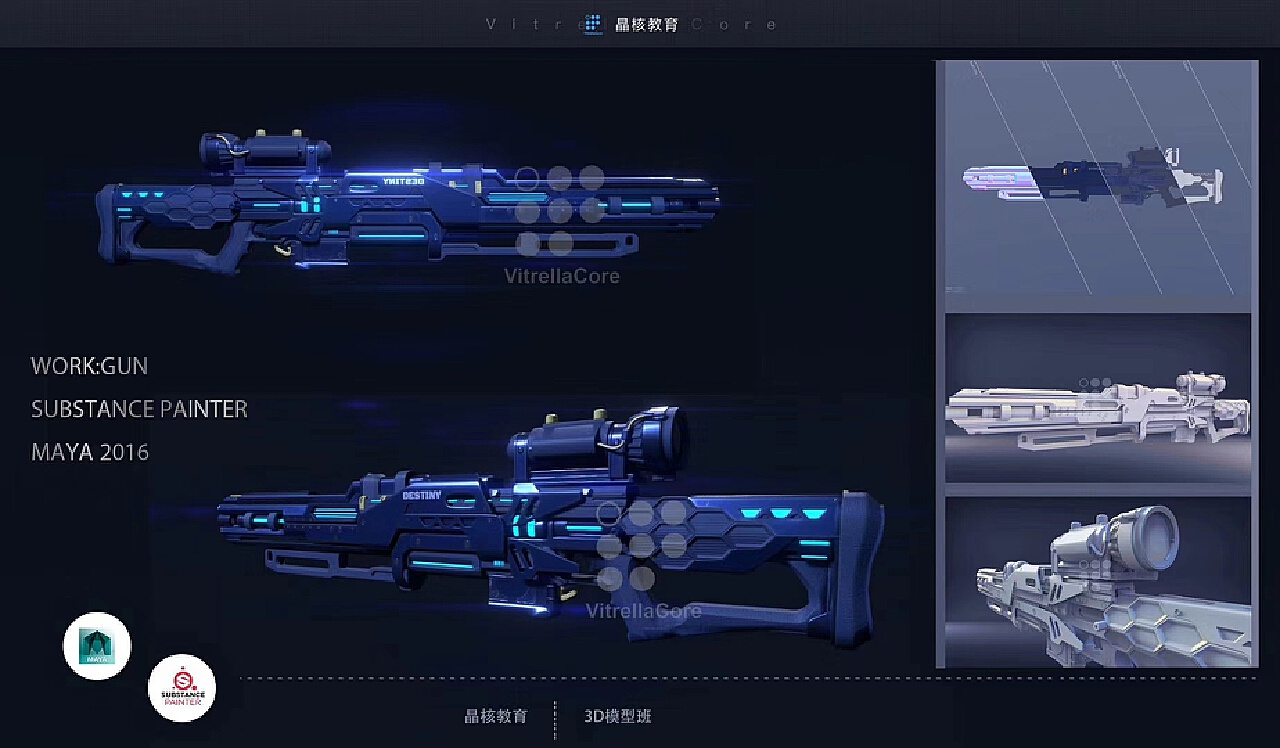Click the Substance Painter logo icon
1280x748 pixels.
point(182,688)
